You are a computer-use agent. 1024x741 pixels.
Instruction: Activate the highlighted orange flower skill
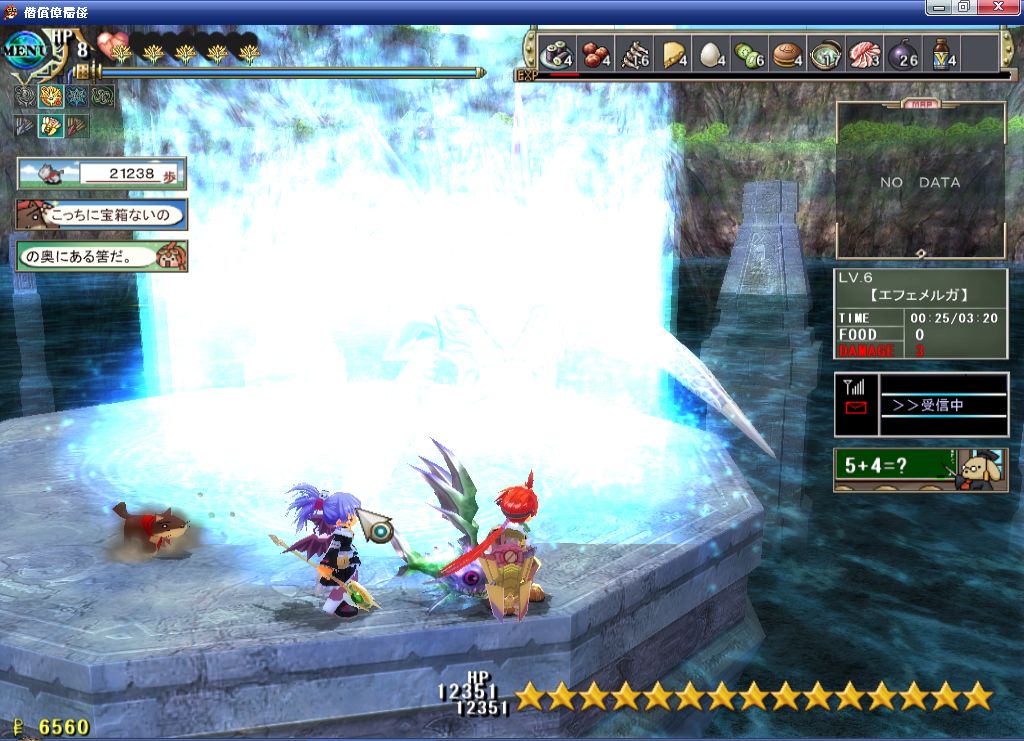tap(50, 98)
